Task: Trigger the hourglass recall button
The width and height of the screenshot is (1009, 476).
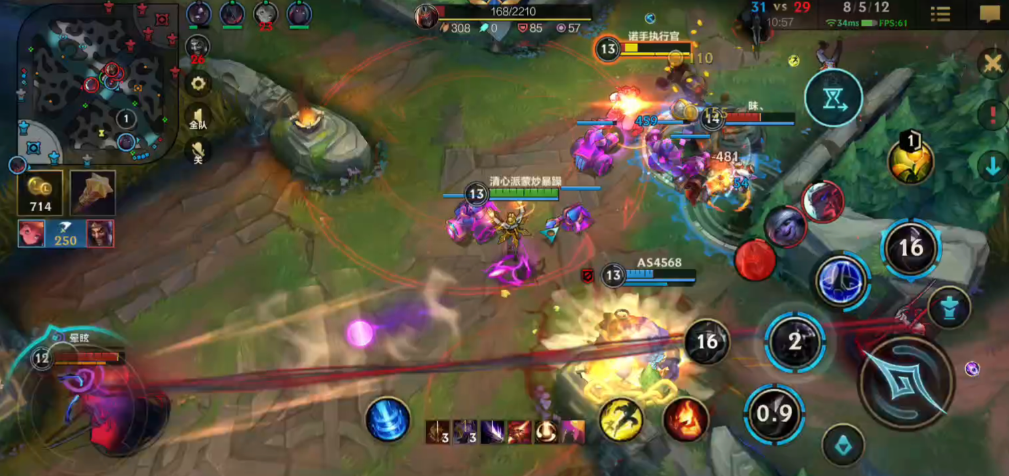Action: (833, 98)
